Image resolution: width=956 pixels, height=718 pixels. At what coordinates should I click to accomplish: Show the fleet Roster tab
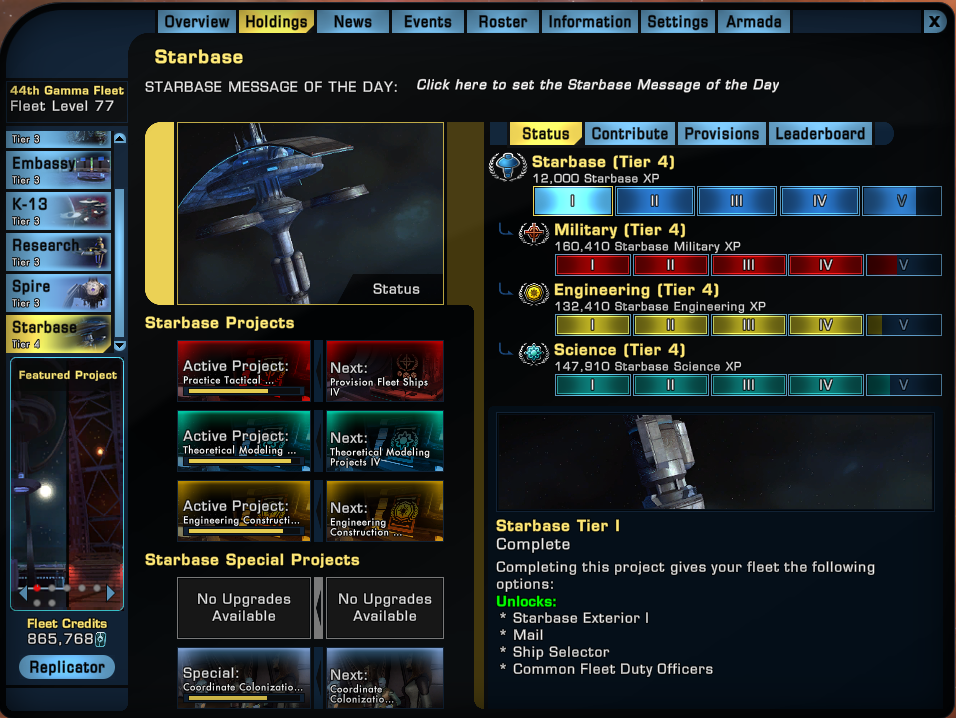[503, 22]
